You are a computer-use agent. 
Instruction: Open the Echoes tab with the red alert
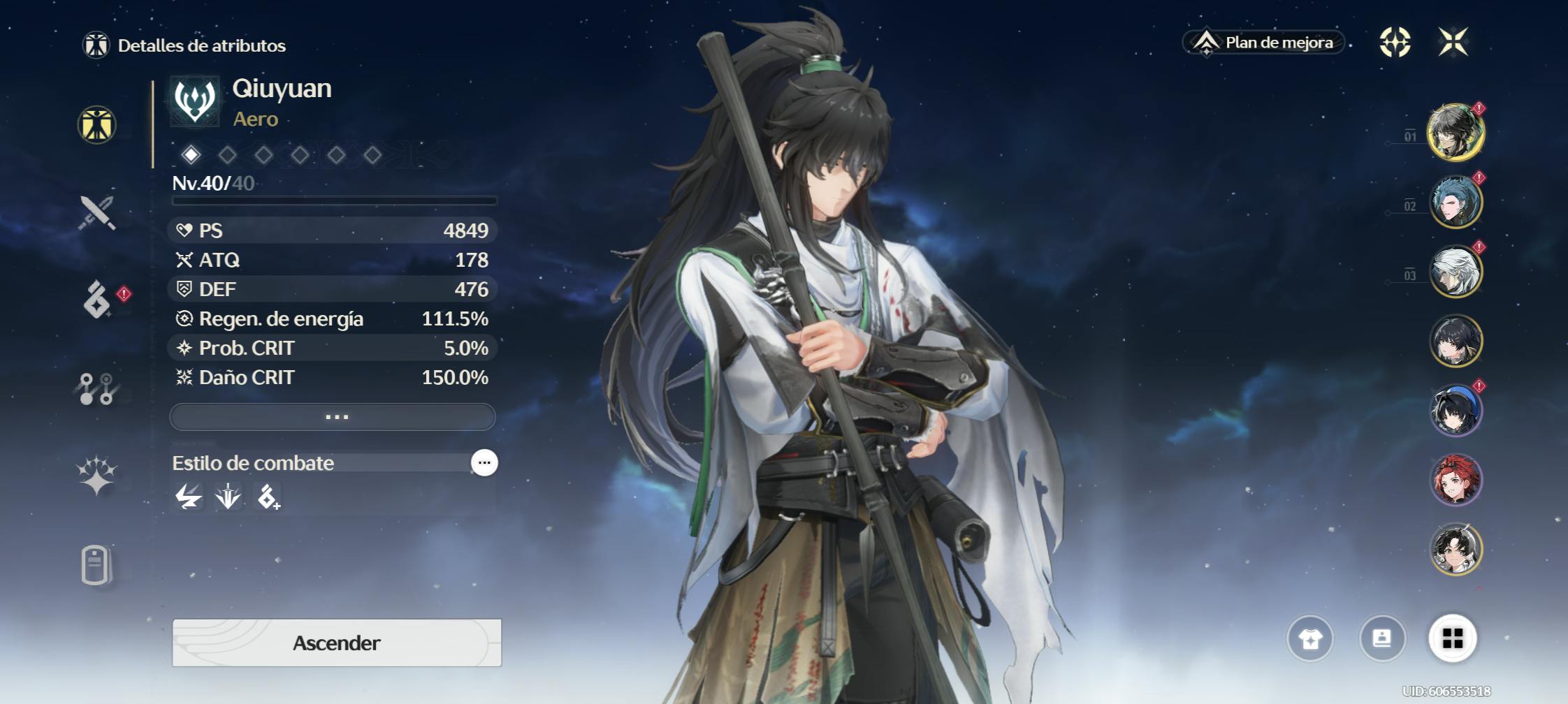pyautogui.click(x=97, y=300)
